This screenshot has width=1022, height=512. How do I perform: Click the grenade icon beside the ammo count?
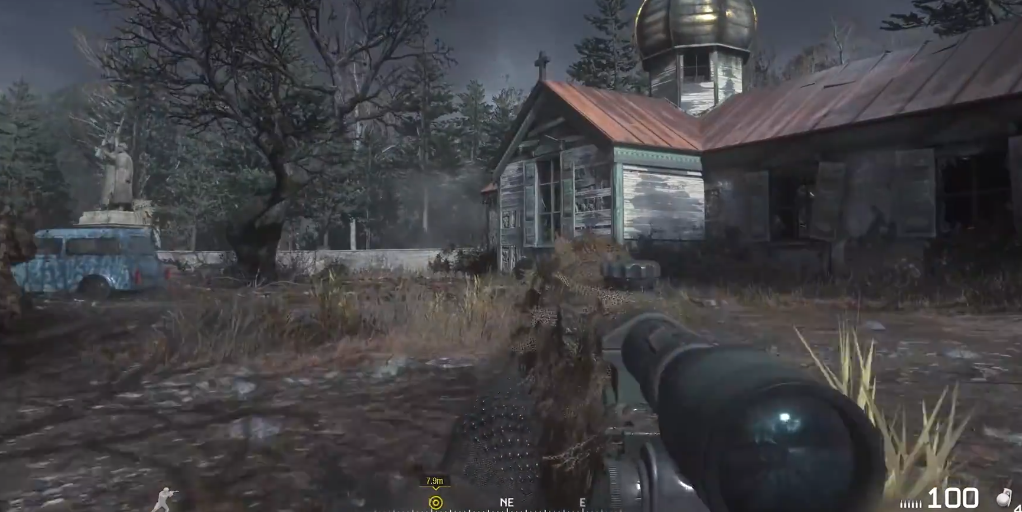1005,497
